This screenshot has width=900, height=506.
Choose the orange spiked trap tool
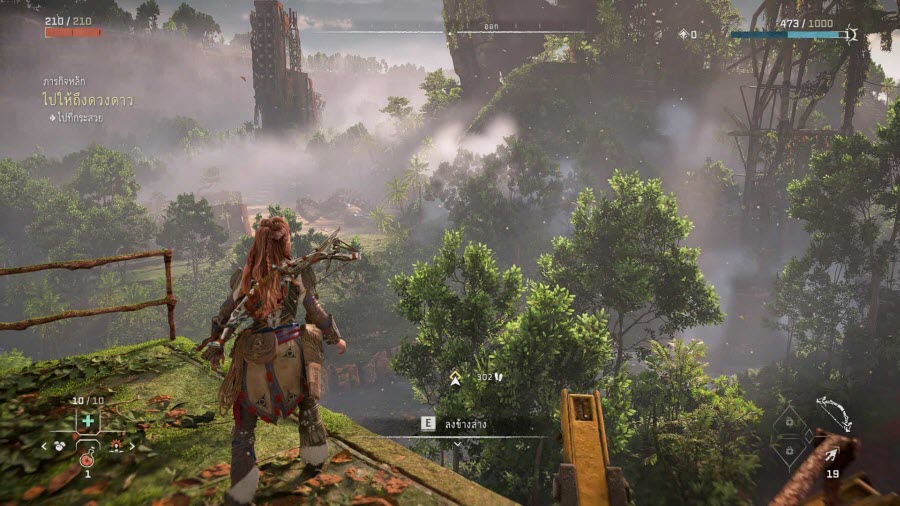pos(117,445)
